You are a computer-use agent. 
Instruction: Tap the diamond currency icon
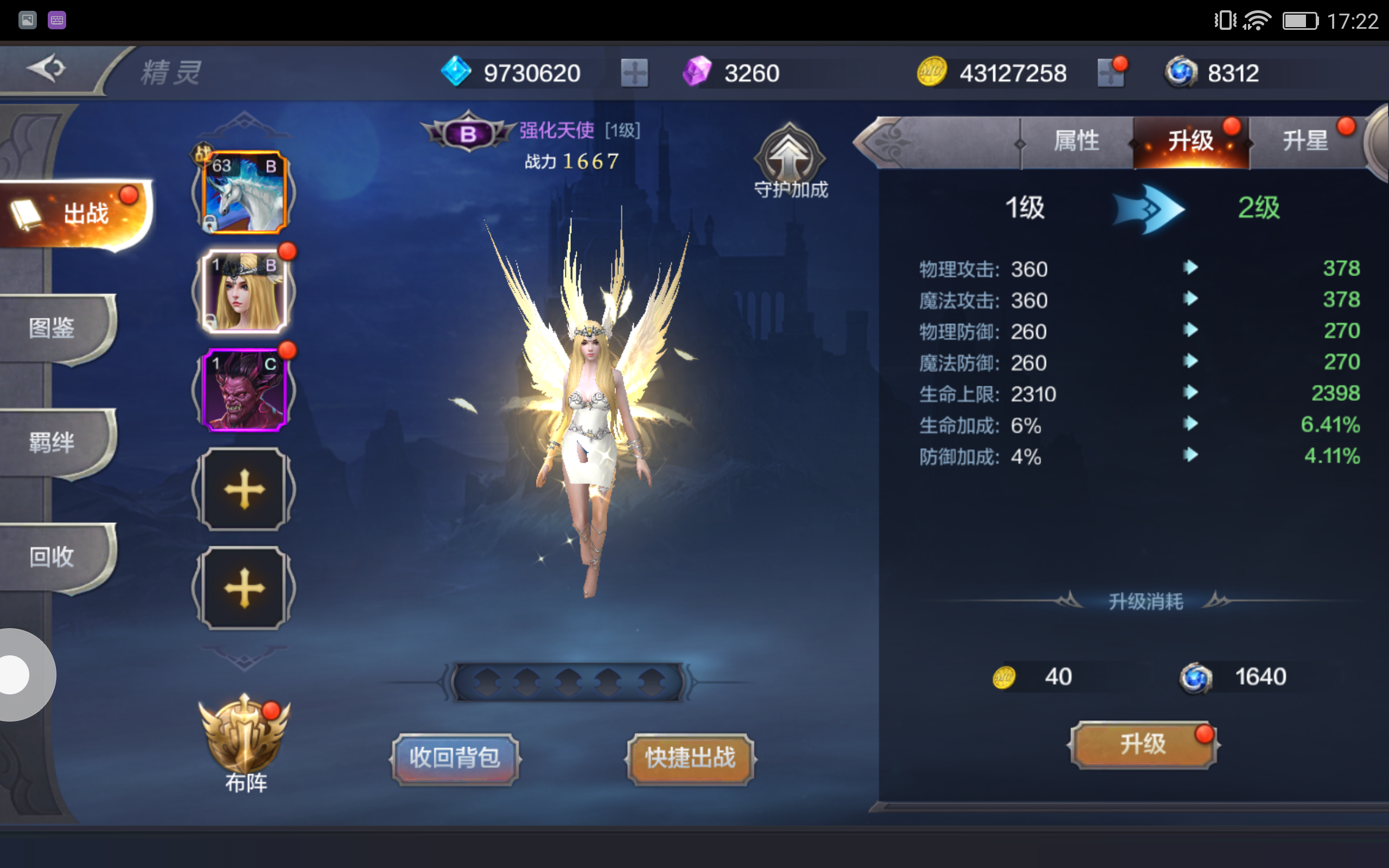click(x=456, y=72)
